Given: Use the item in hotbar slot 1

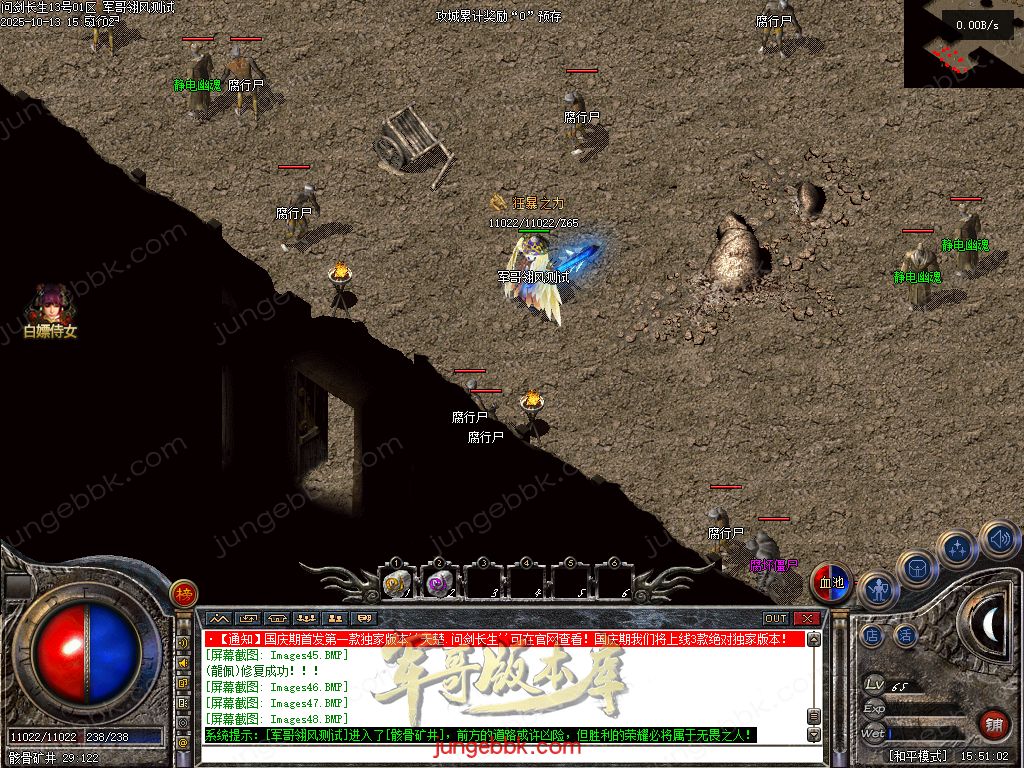Looking at the screenshot, I should click(x=396, y=584).
